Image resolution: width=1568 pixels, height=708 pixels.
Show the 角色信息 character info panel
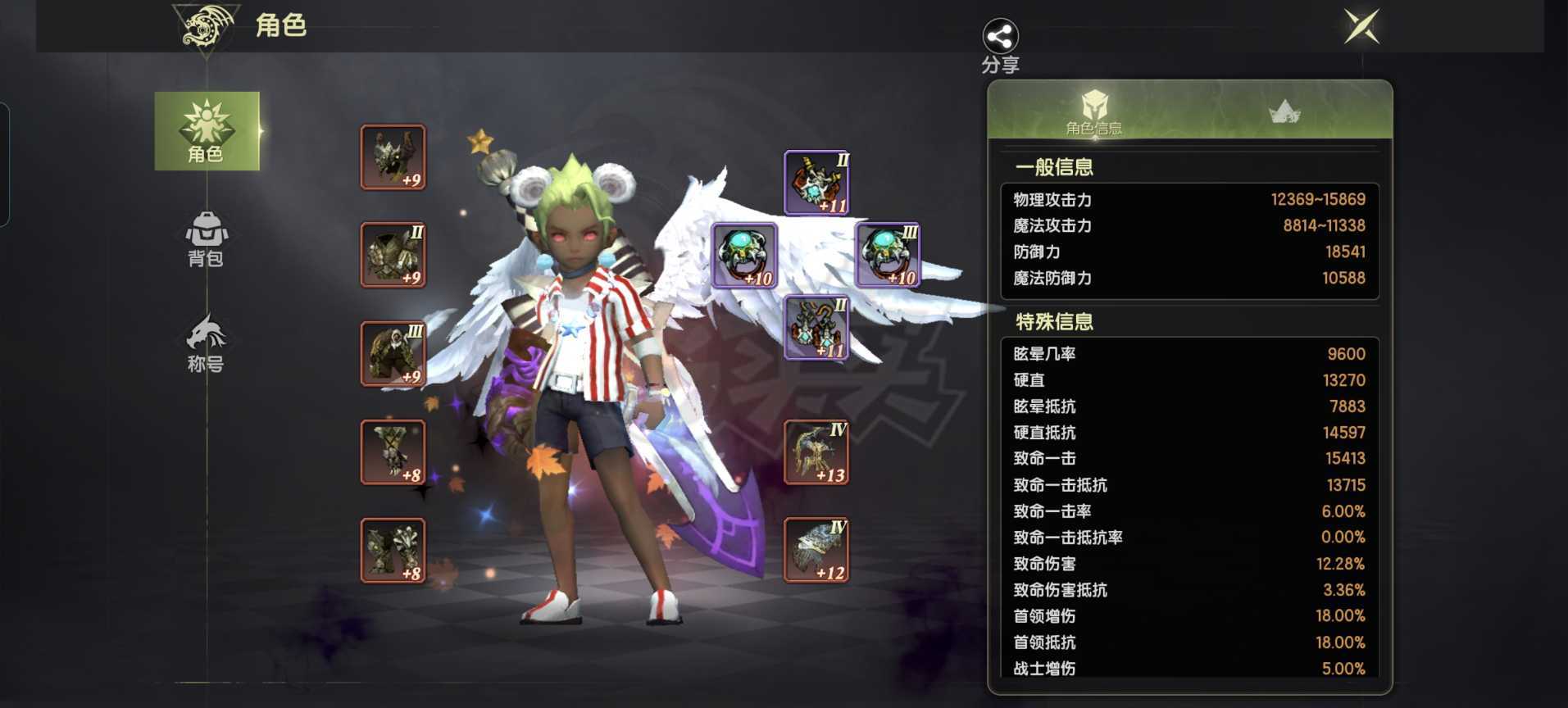point(1093,111)
